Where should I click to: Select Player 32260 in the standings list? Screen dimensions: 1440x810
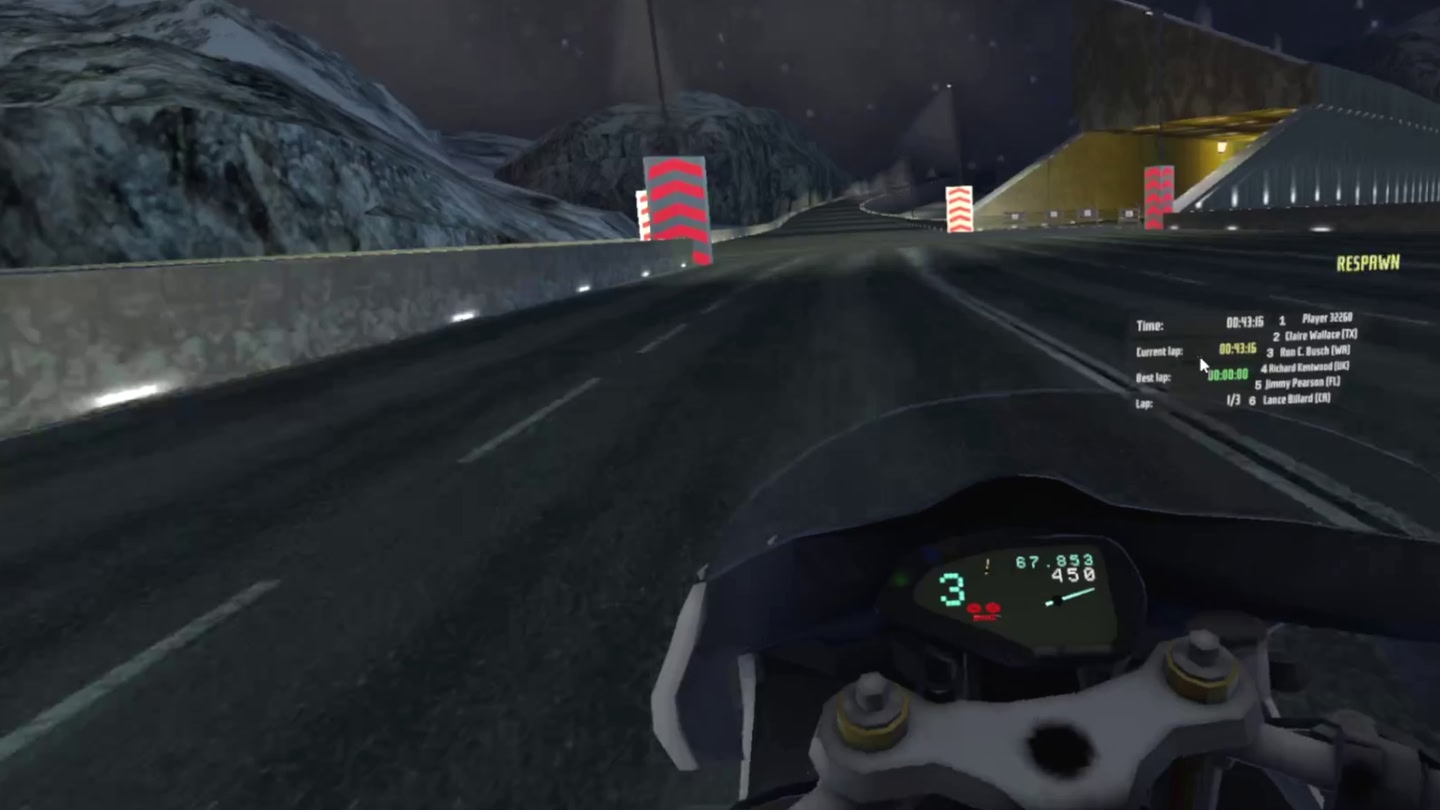[1329, 318]
